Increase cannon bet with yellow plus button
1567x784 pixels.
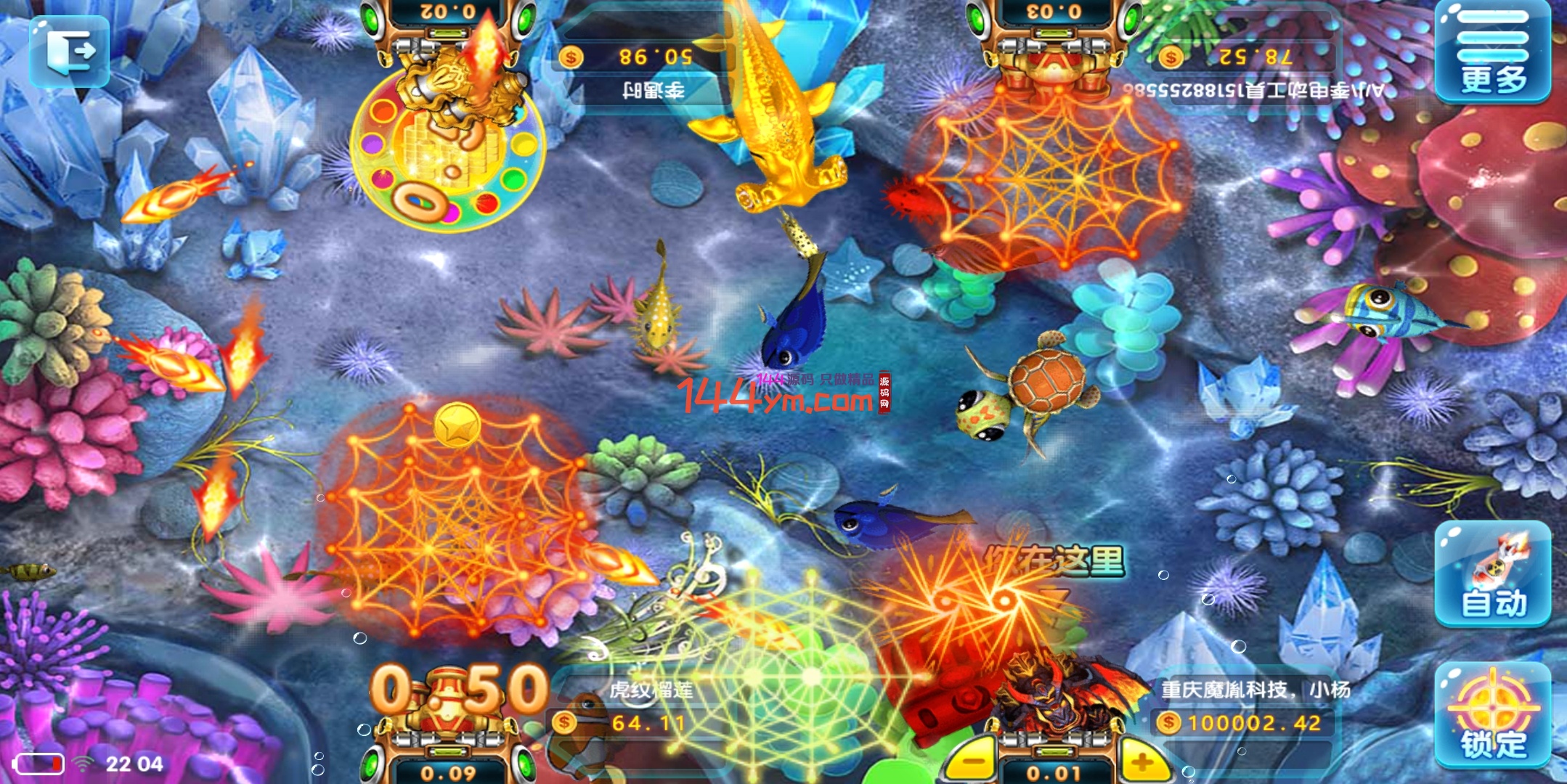pyautogui.click(x=1142, y=762)
